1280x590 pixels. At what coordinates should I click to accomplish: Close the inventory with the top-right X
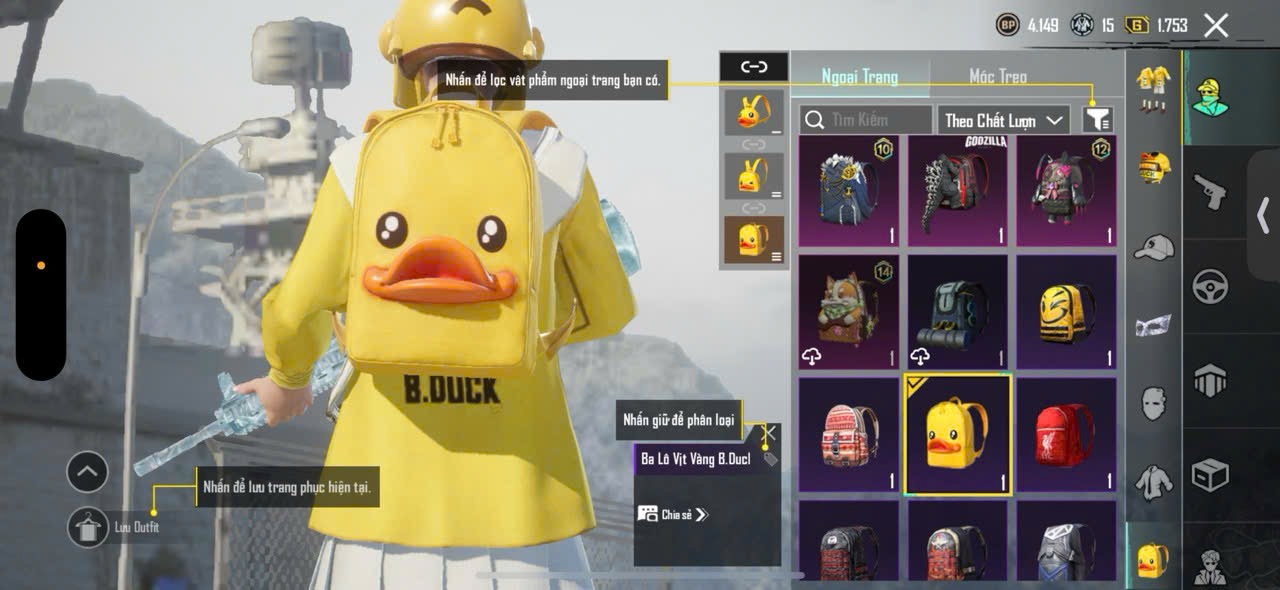pos(1216,26)
